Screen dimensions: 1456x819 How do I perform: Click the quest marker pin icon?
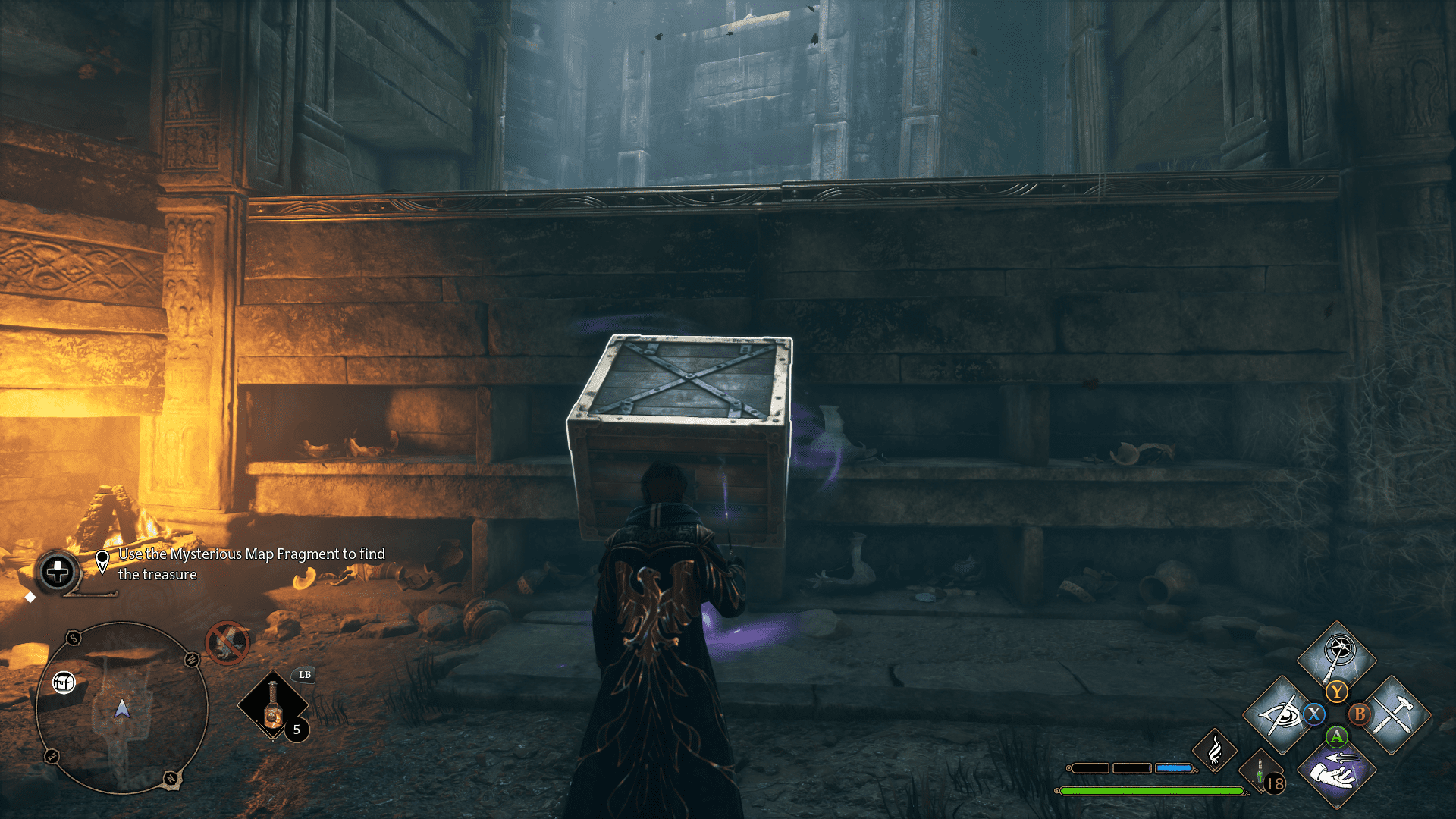102,560
